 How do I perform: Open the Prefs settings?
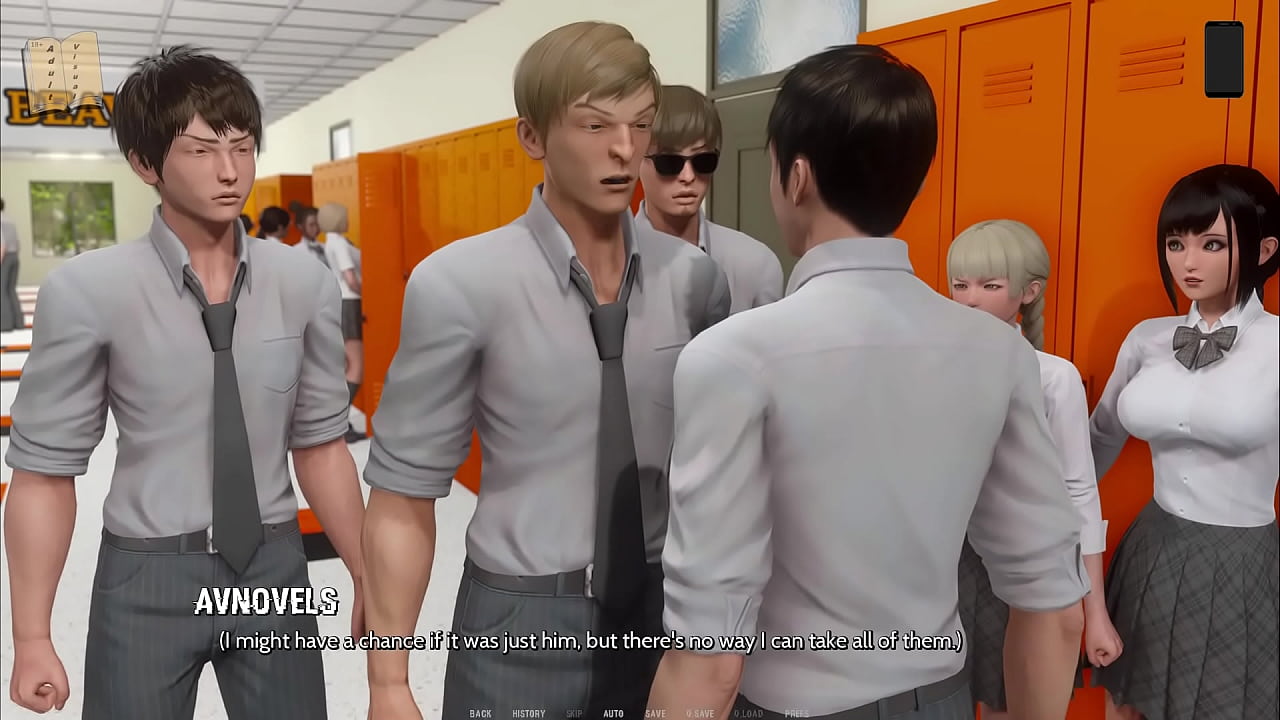click(797, 714)
